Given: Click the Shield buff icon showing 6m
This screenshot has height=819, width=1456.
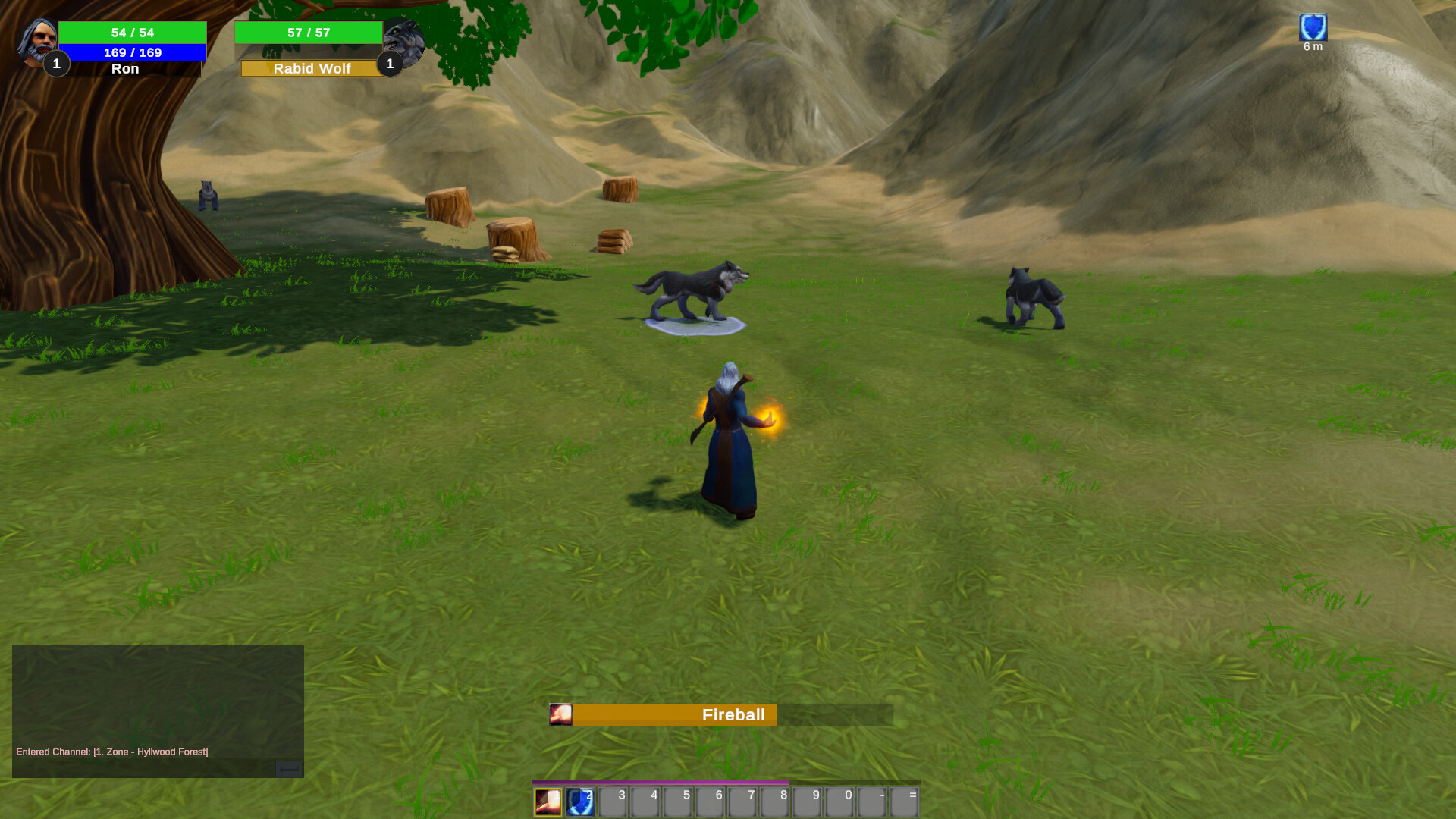Looking at the screenshot, I should point(1313,29).
